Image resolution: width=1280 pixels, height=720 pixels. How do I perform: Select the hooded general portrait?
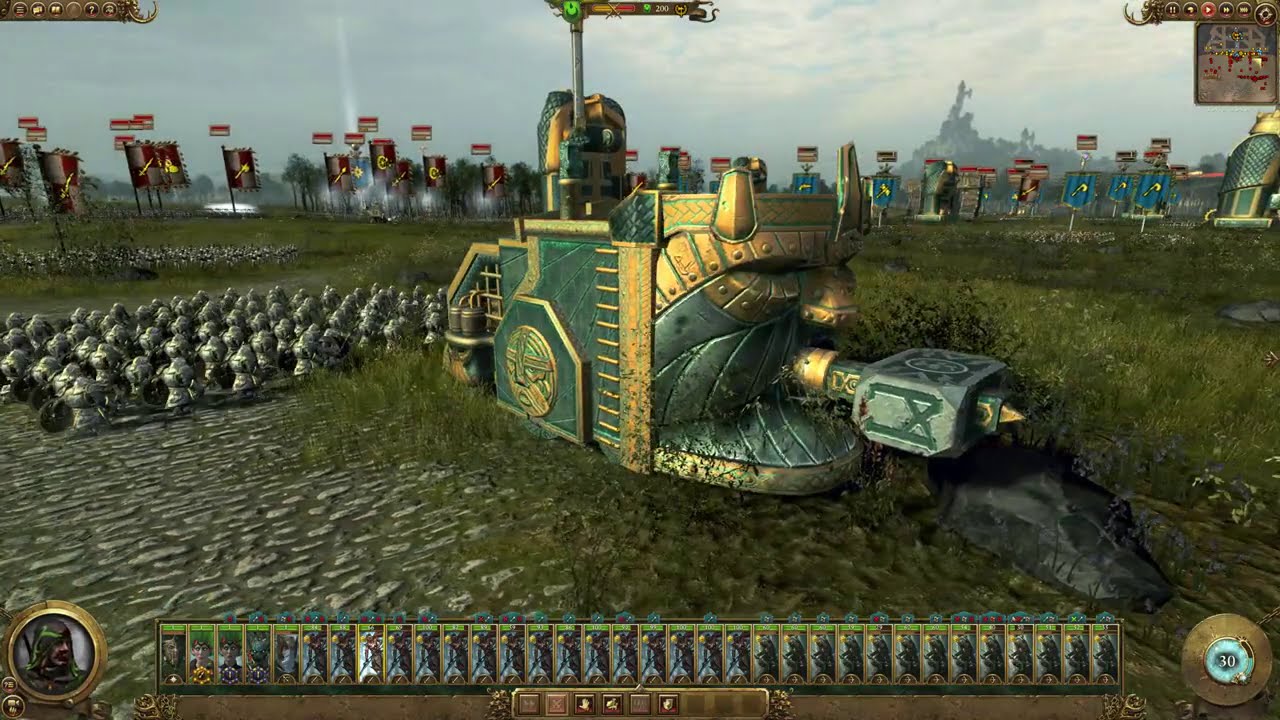pyautogui.click(x=56, y=651)
